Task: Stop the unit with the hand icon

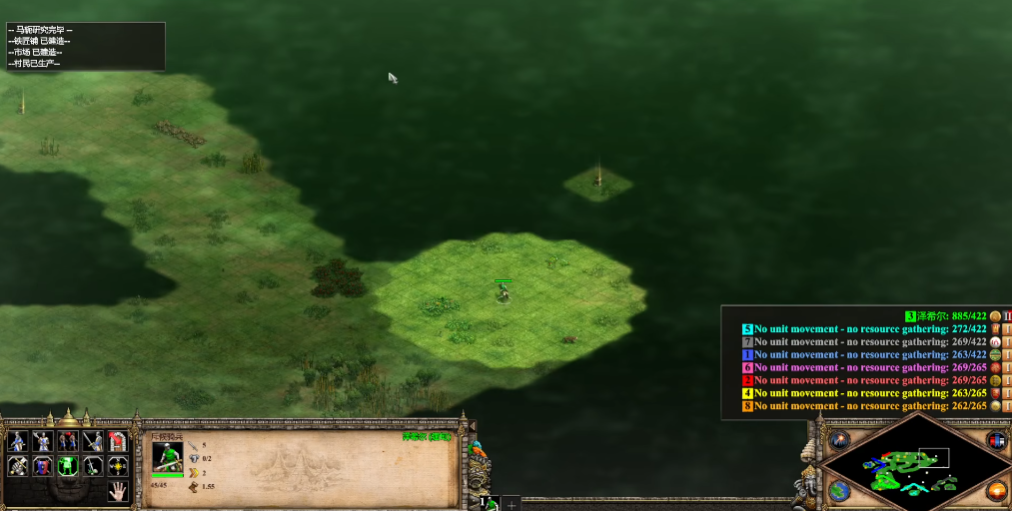Action: coord(118,491)
